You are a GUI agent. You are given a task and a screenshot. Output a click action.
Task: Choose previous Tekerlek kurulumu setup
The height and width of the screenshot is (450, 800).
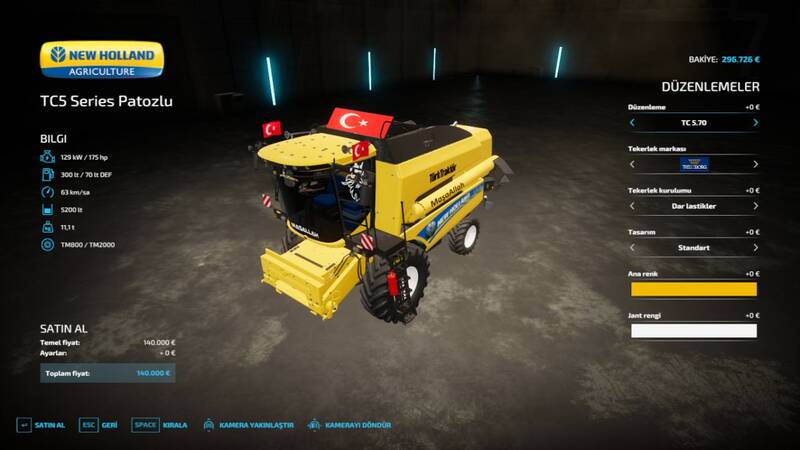point(632,206)
